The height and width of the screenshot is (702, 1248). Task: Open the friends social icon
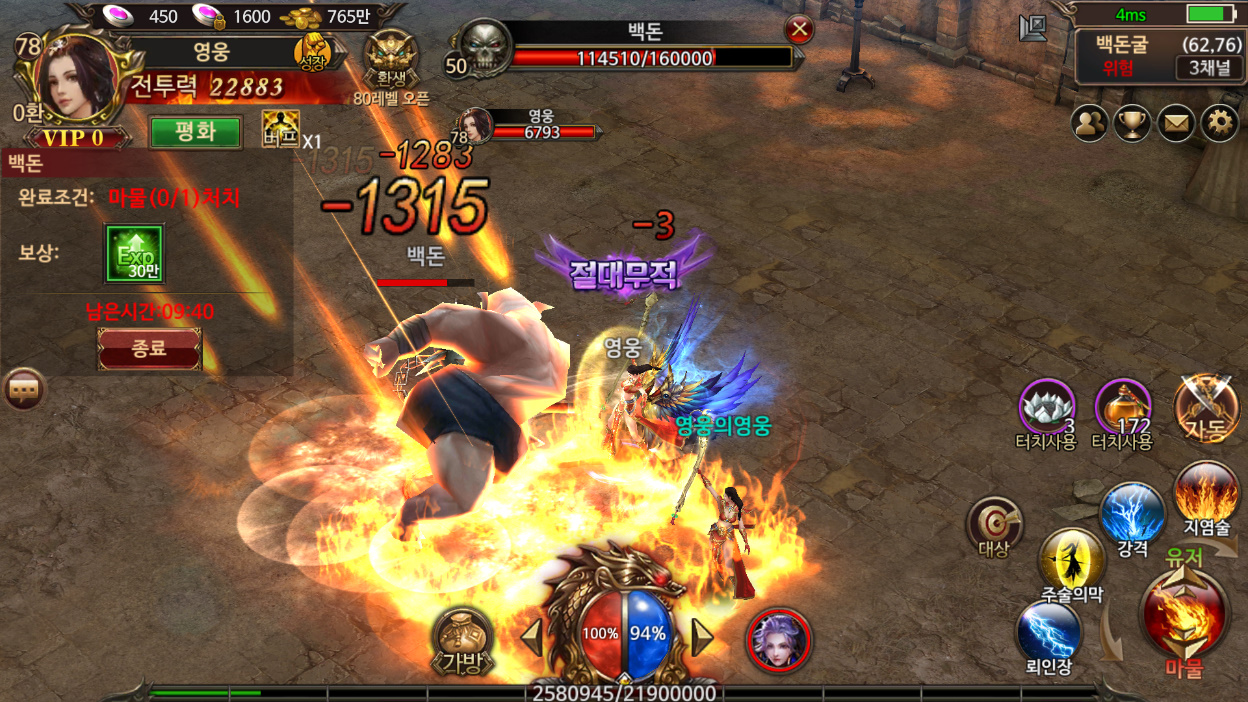pyautogui.click(x=1089, y=123)
